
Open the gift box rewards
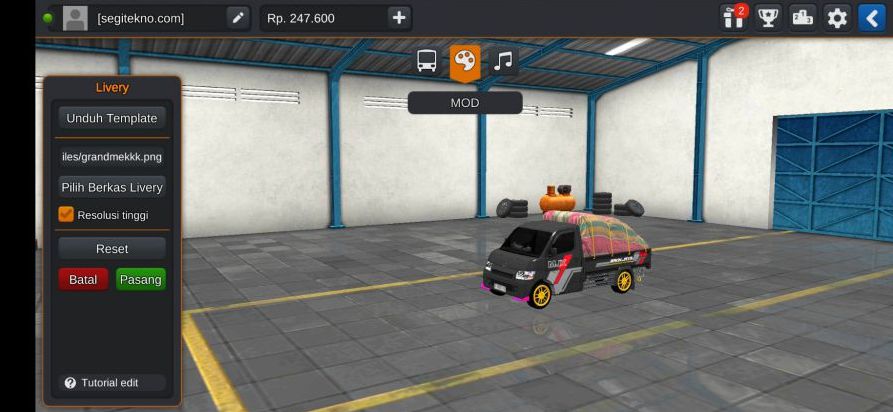(734, 17)
